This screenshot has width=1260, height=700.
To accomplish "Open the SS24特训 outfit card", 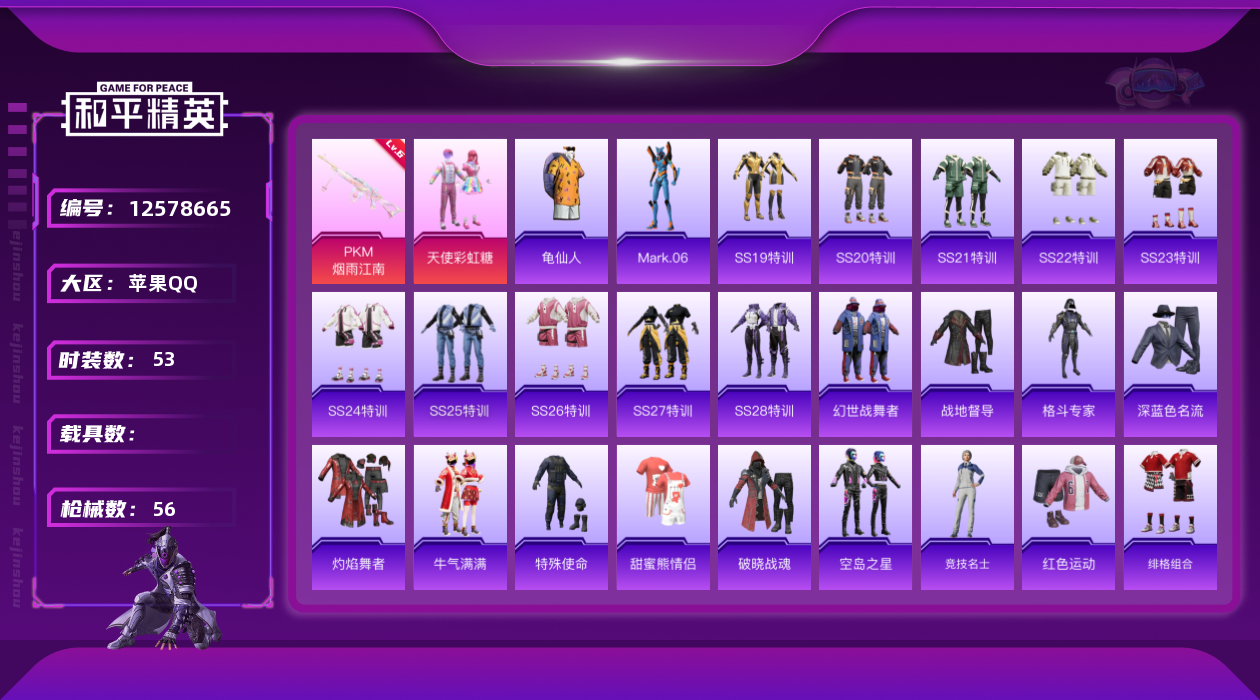I will click(x=358, y=364).
